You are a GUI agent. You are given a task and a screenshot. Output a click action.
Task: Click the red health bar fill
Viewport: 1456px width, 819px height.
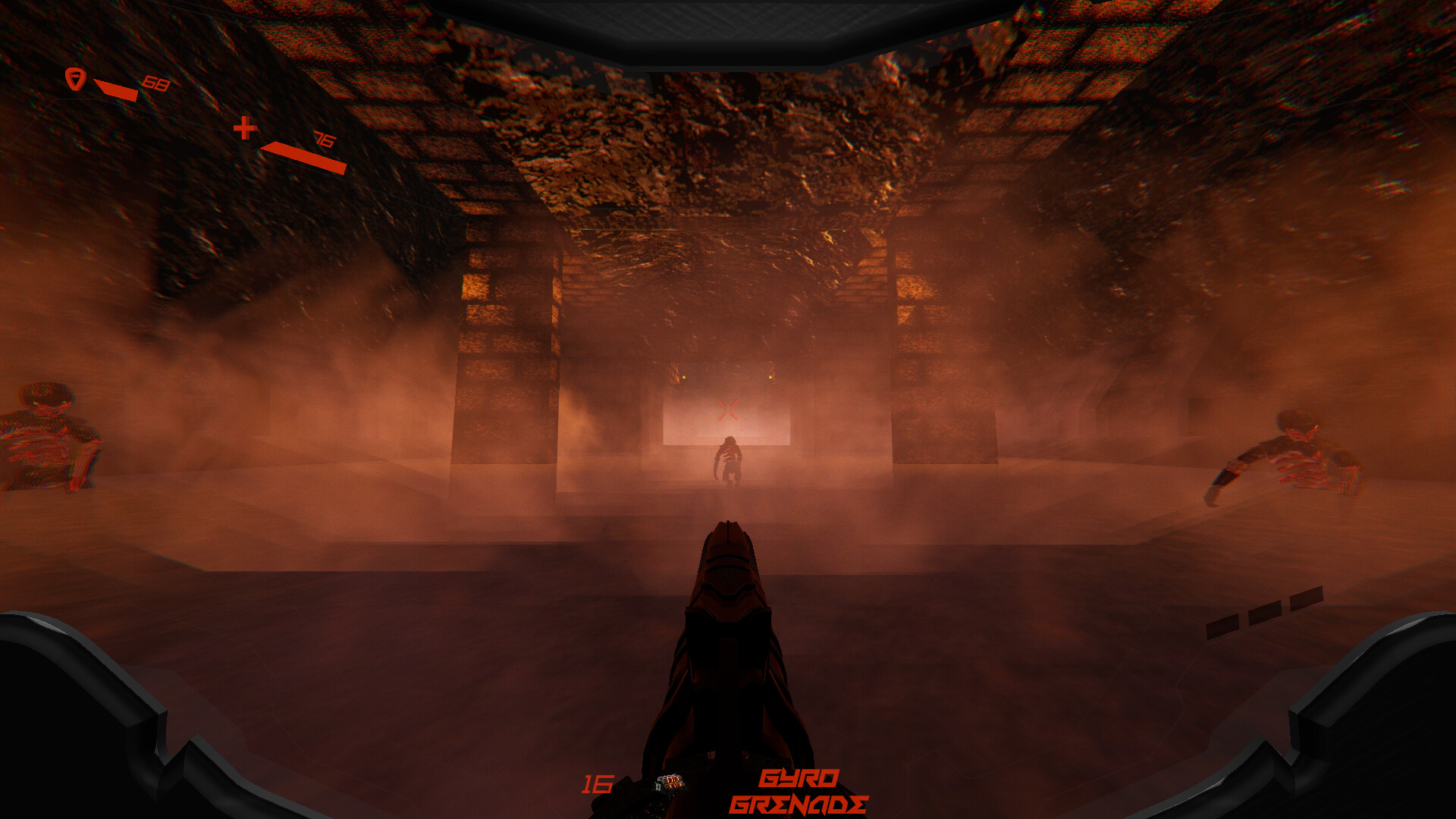(x=303, y=154)
